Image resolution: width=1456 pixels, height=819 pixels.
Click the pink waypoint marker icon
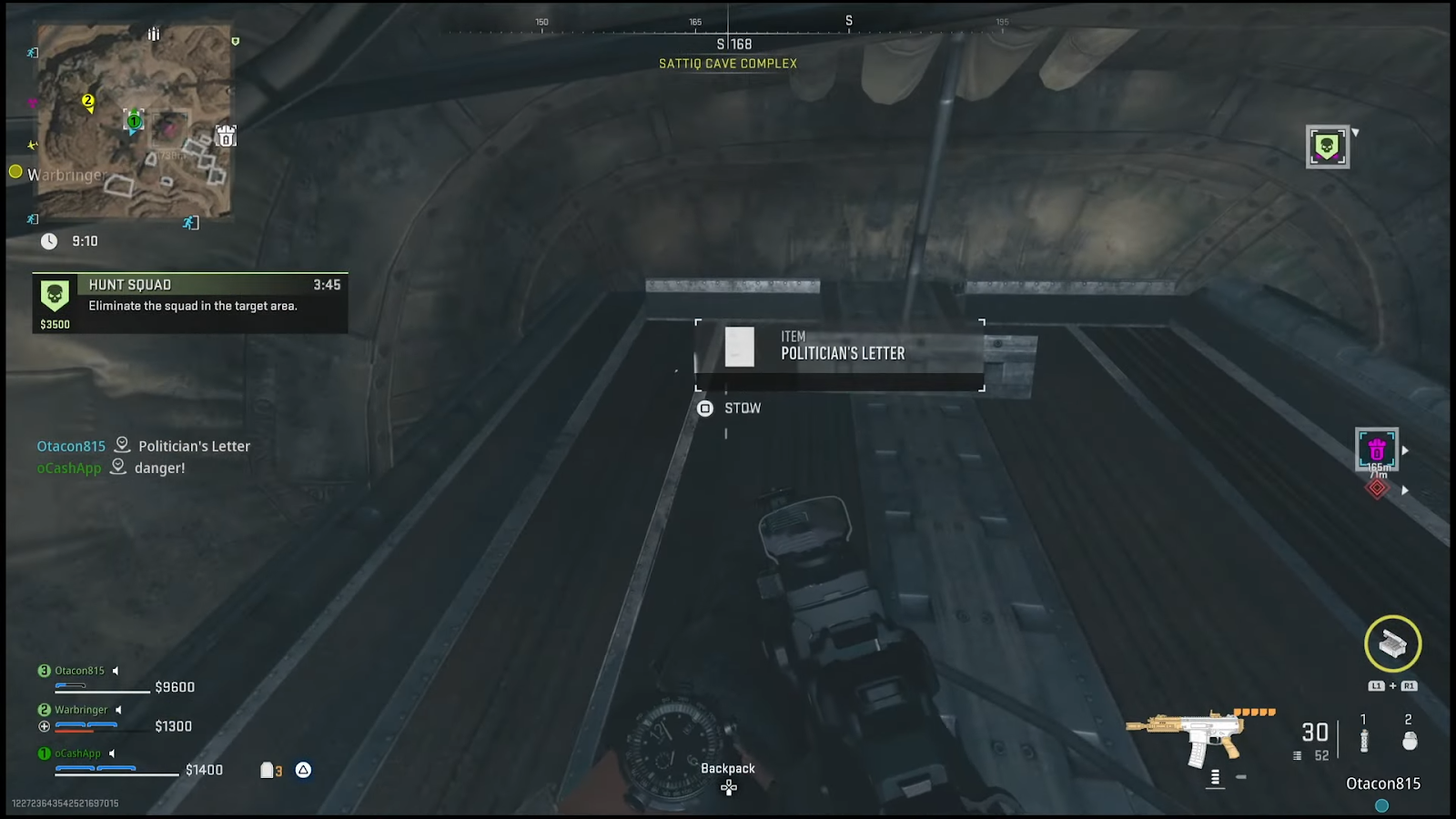tap(1376, 450)
